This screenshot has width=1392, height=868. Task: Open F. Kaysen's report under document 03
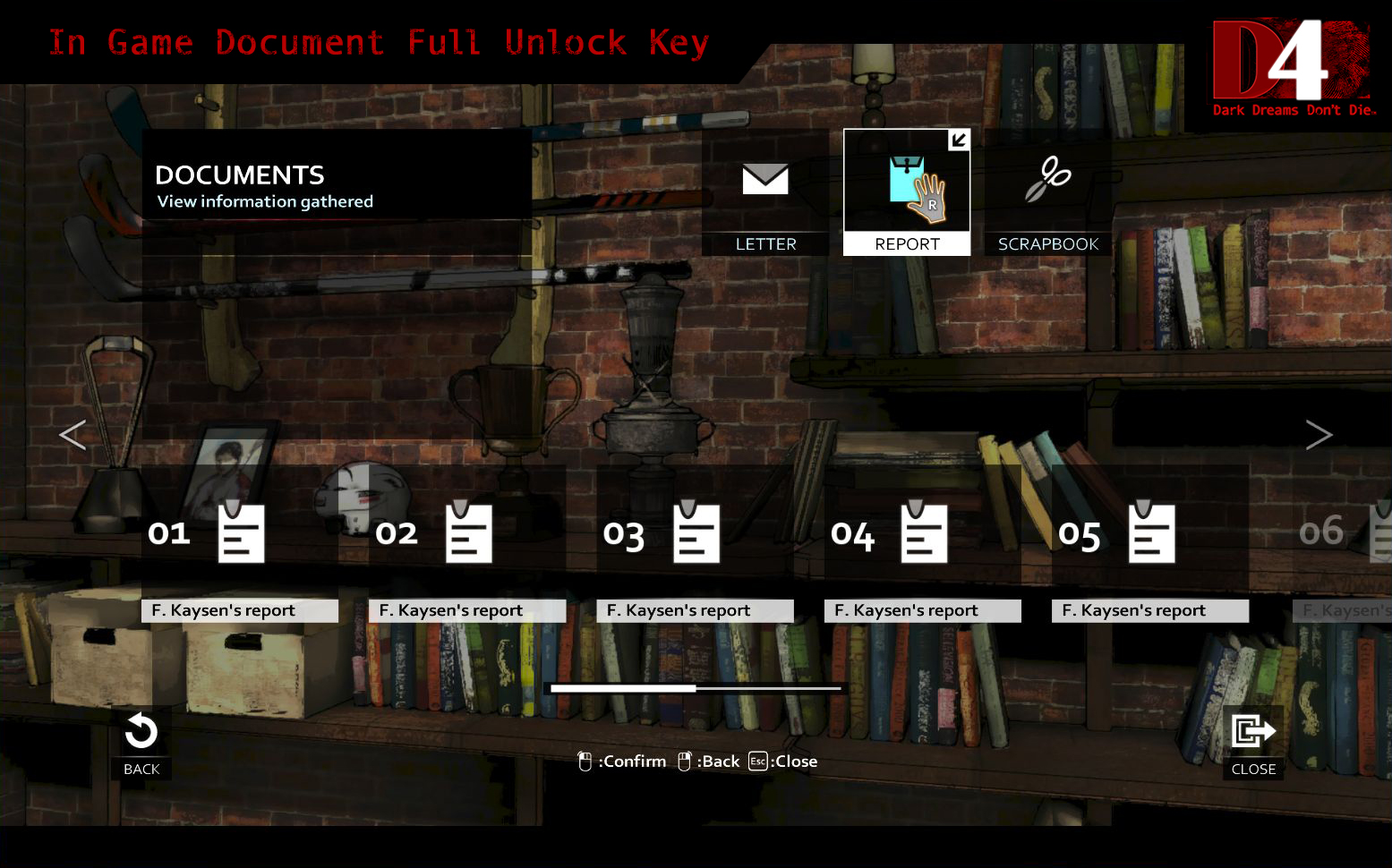(696, 609)
